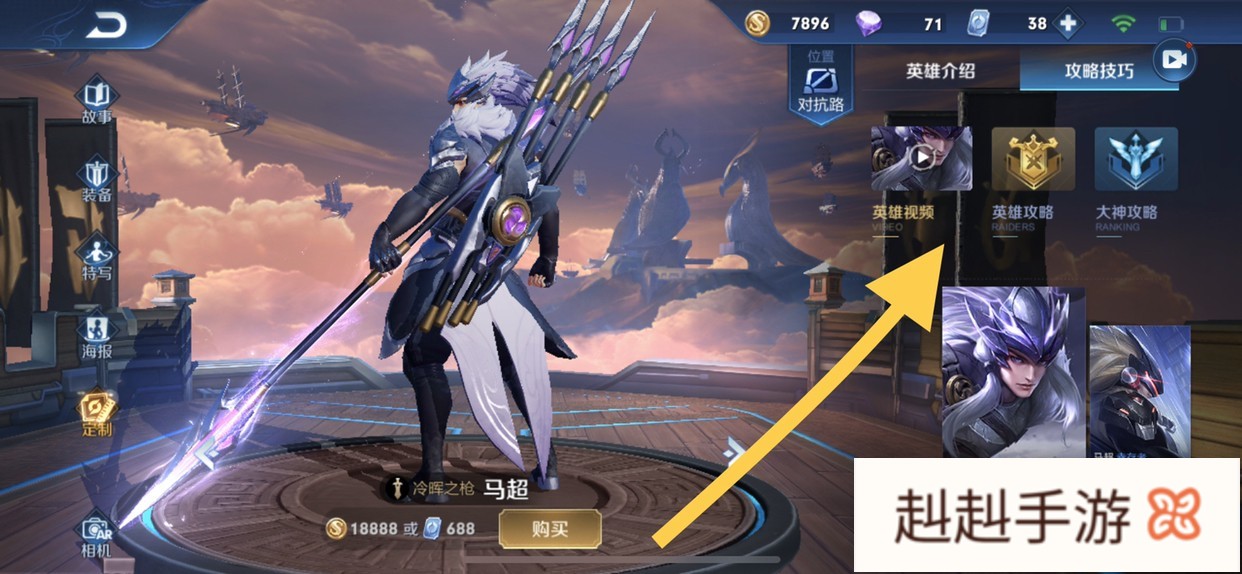This screenshot has width=1242, height=574.
Task: Open the 海报 poster view
Action: (x=97, y=336)
